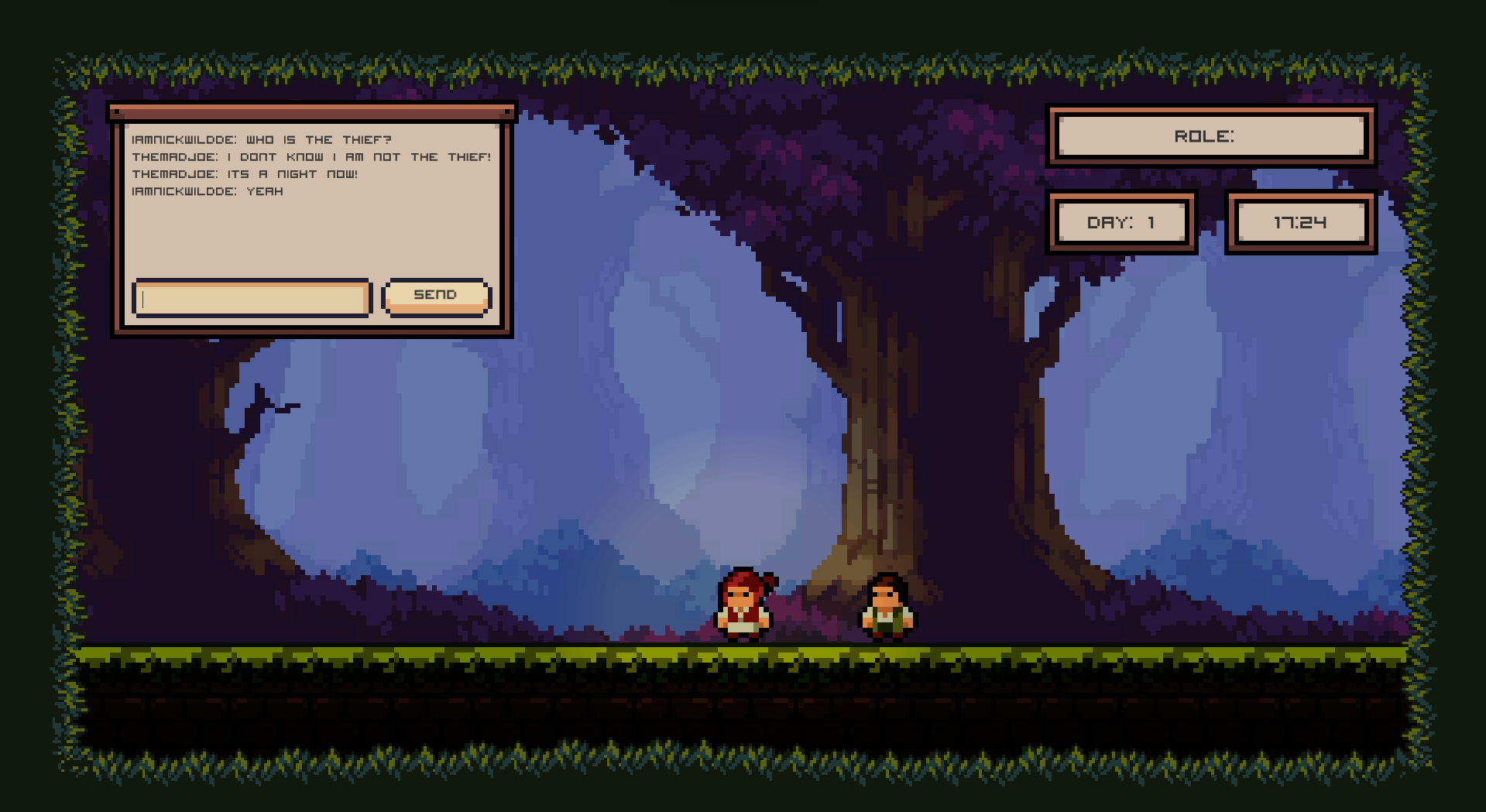Click THEMADJOE's denial message

(x=311, y=156)
